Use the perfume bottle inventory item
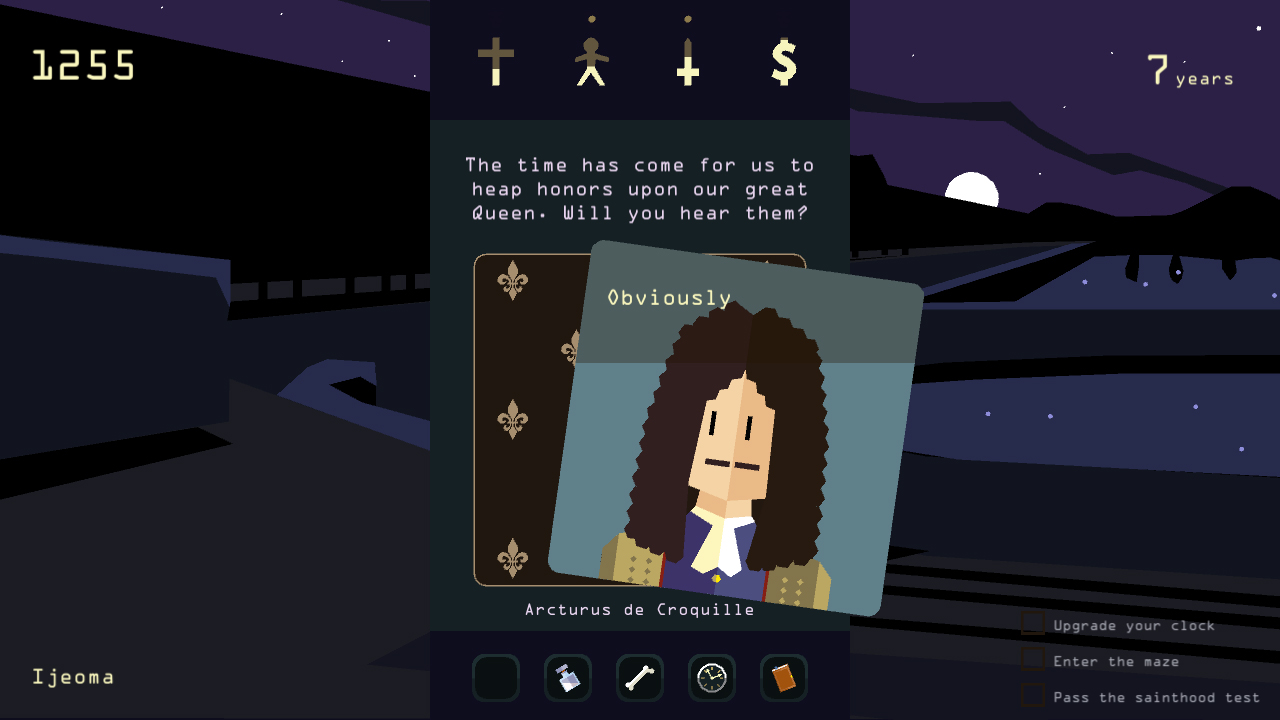The height and width of the screenshot is (720, 1280). [x=567, y=678]
